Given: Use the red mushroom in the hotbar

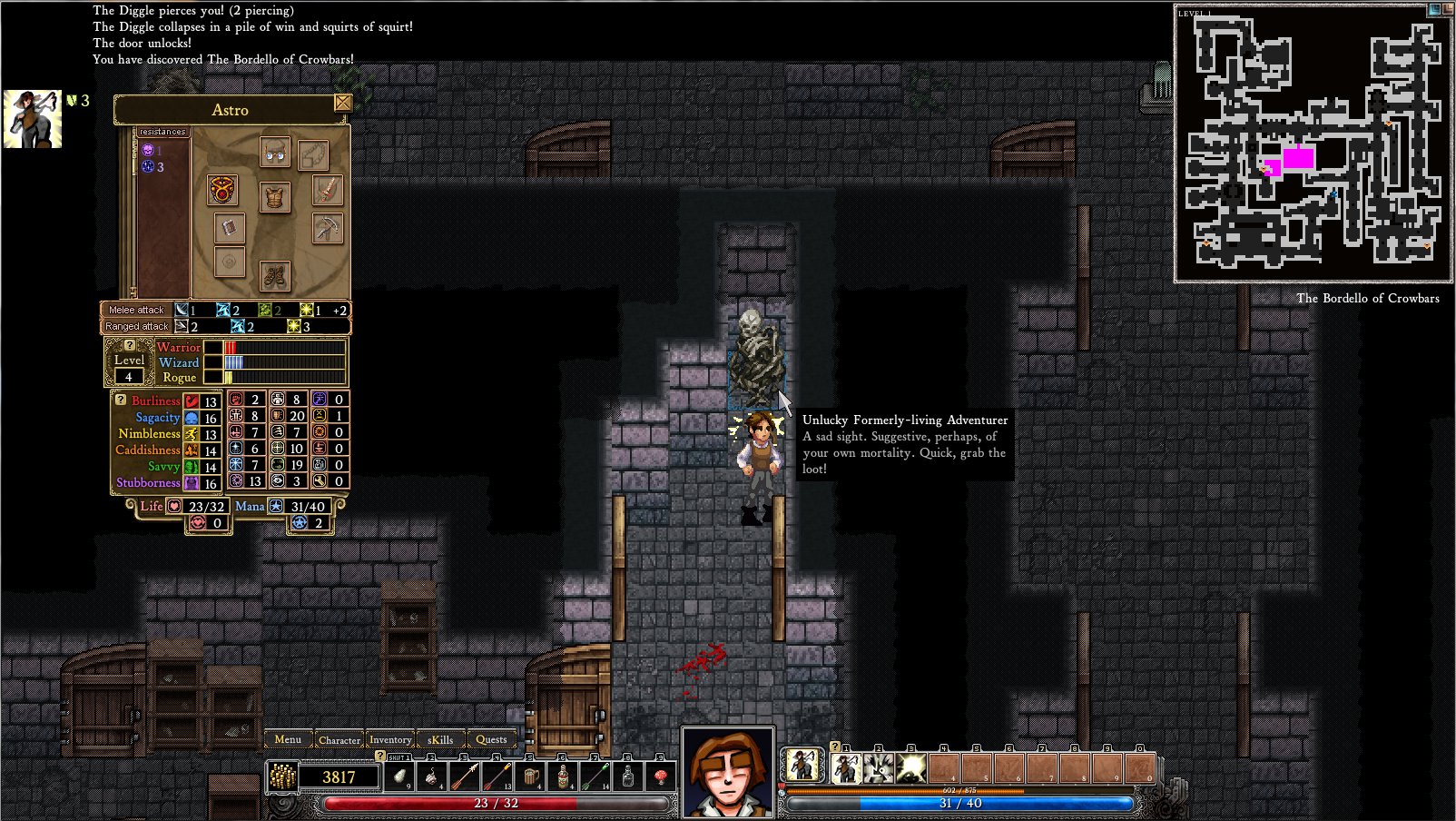Looking at the screenshot, I should pos(661,776).
